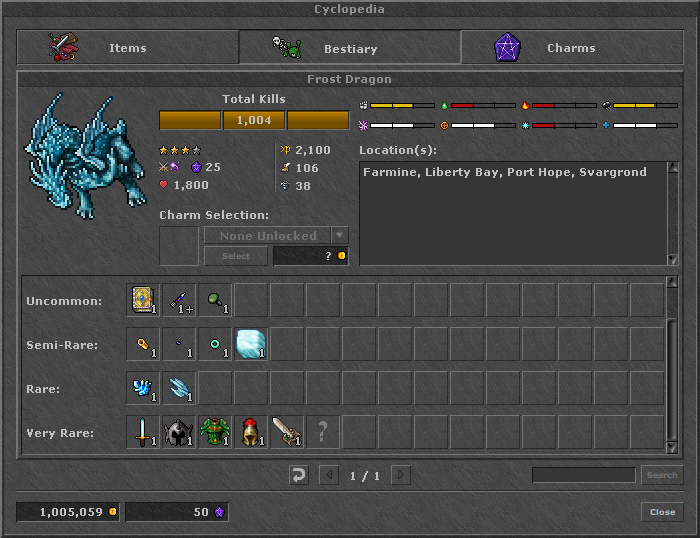Show the next bestiary page
The height and width of the screenshot is (538, 700).
tap(400, 475)
